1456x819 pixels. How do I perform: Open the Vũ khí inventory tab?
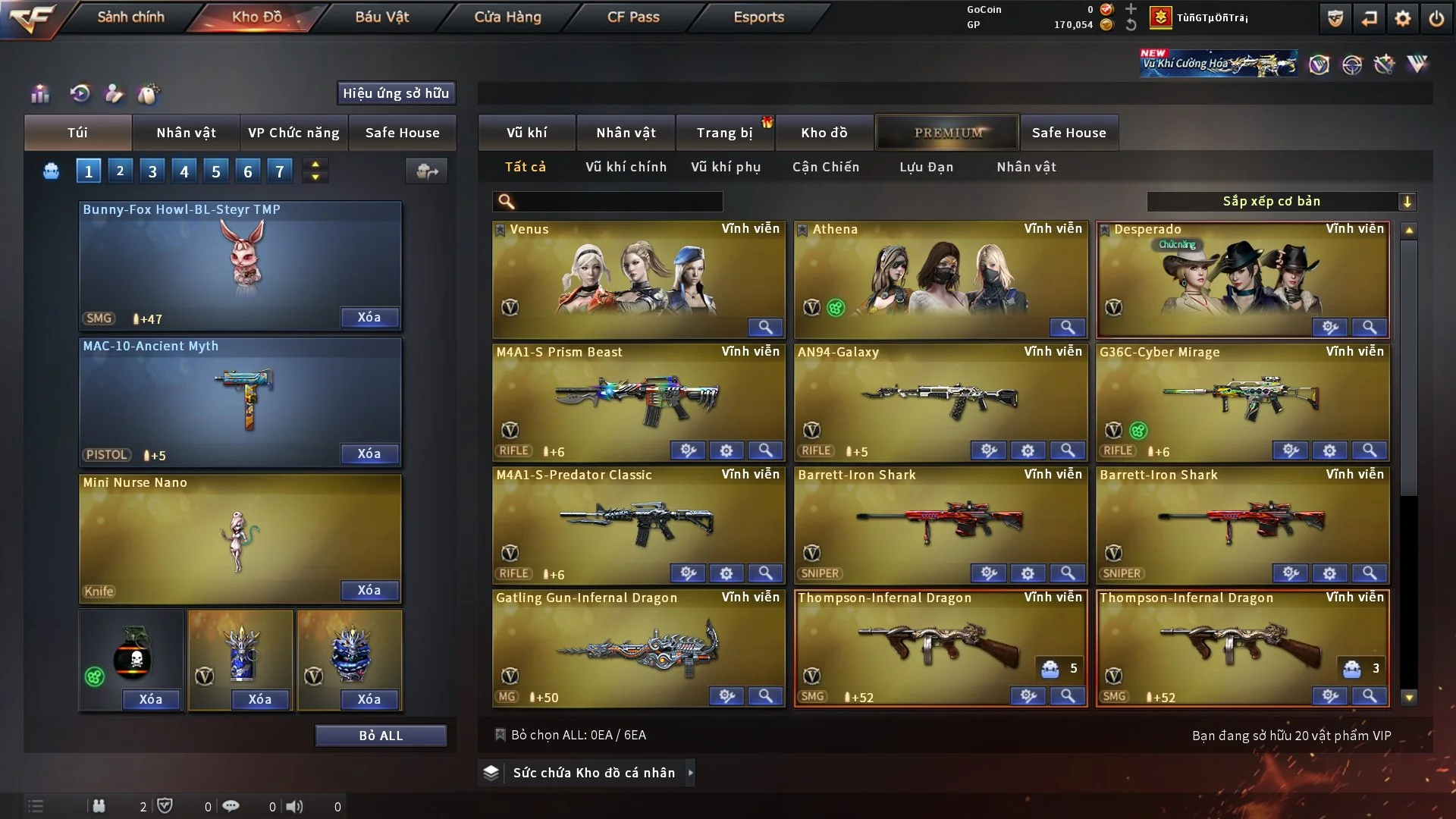526,133
